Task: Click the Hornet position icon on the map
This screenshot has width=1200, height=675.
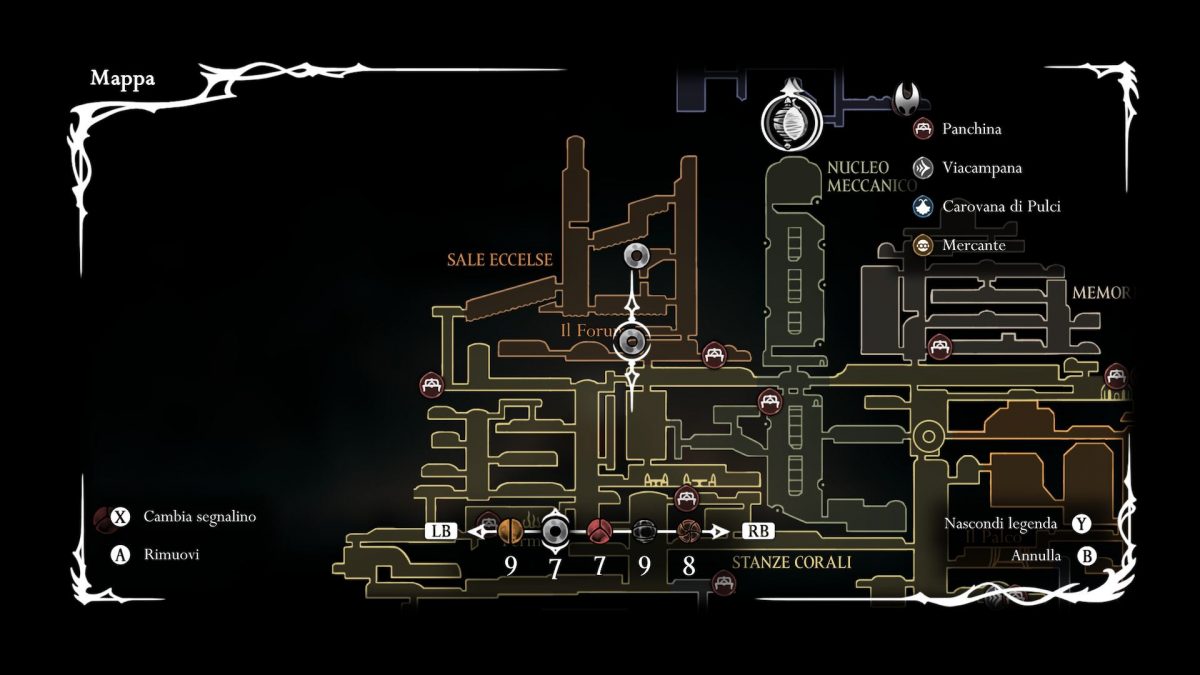Action: [x=906, y=98]
